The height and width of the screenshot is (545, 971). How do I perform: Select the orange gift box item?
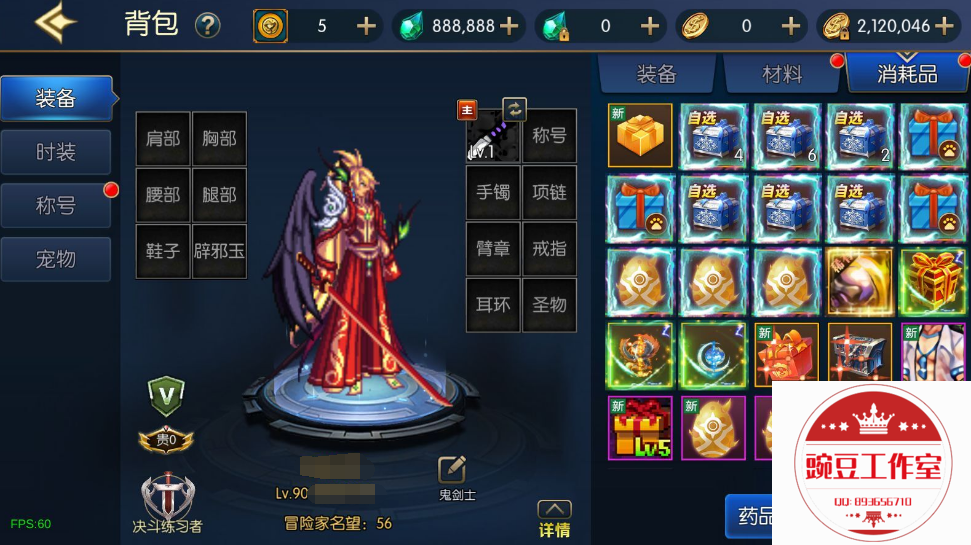point(640,135)
